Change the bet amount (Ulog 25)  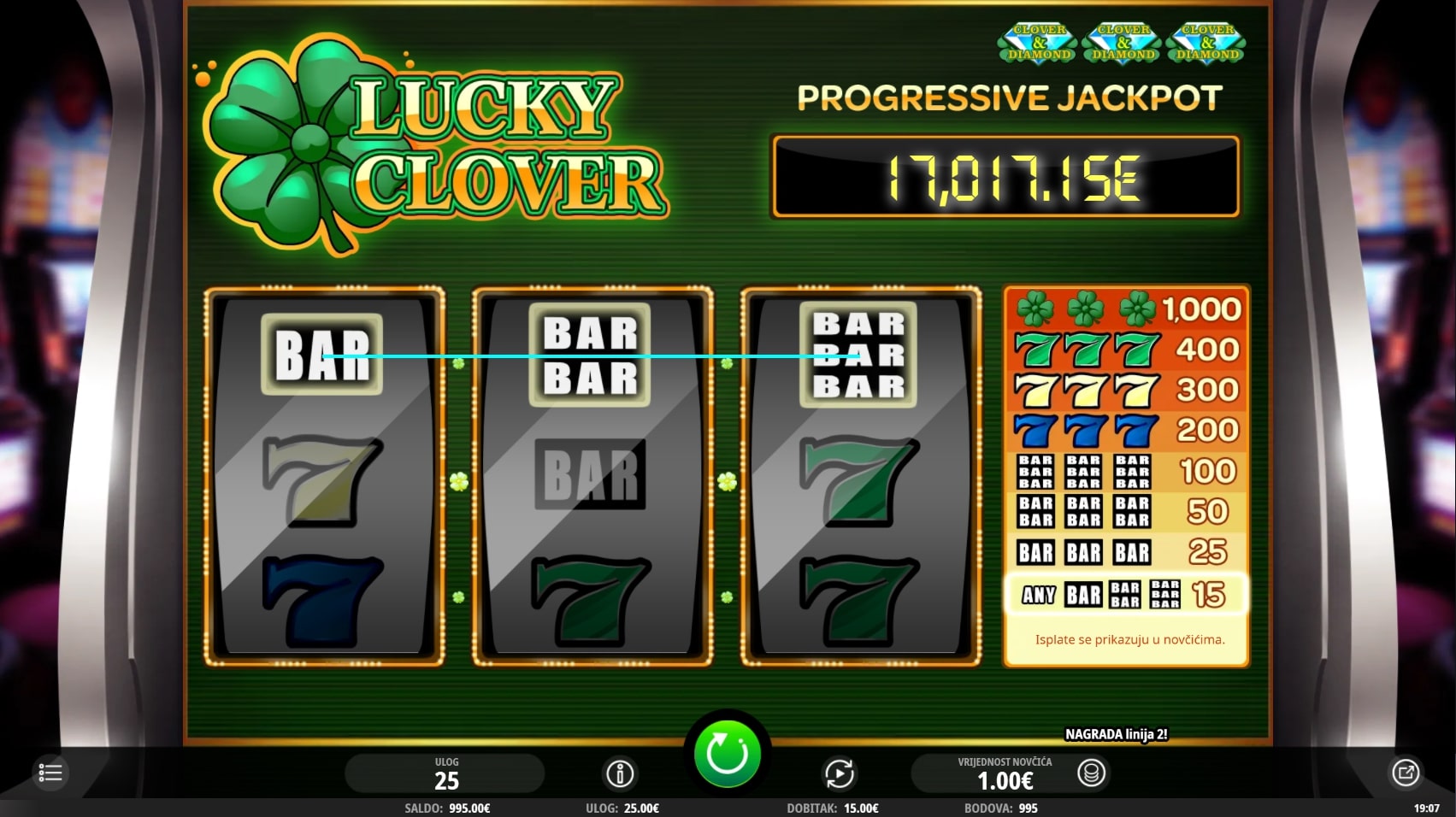click(445, 773)
